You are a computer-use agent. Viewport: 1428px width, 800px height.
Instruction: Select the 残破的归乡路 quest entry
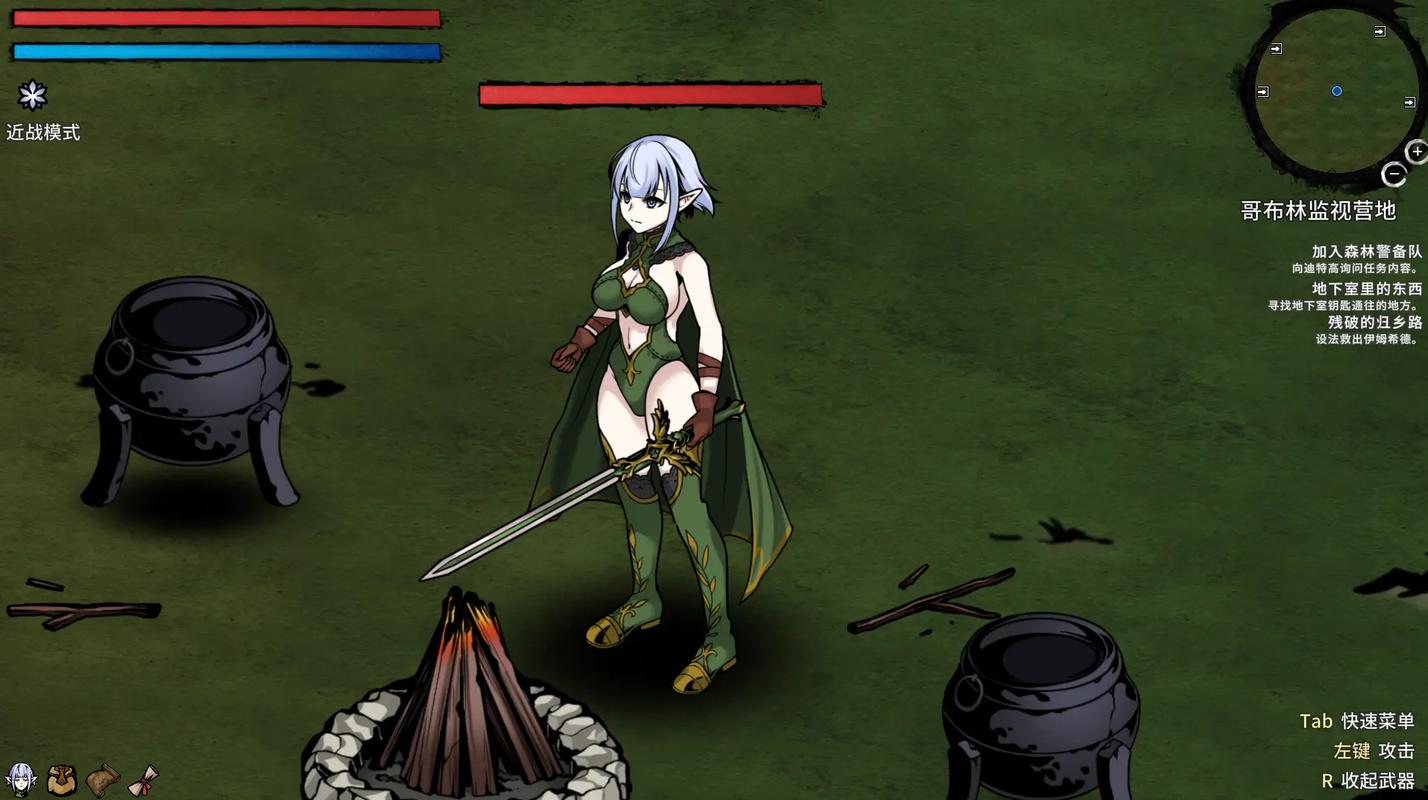point(1374,322)
